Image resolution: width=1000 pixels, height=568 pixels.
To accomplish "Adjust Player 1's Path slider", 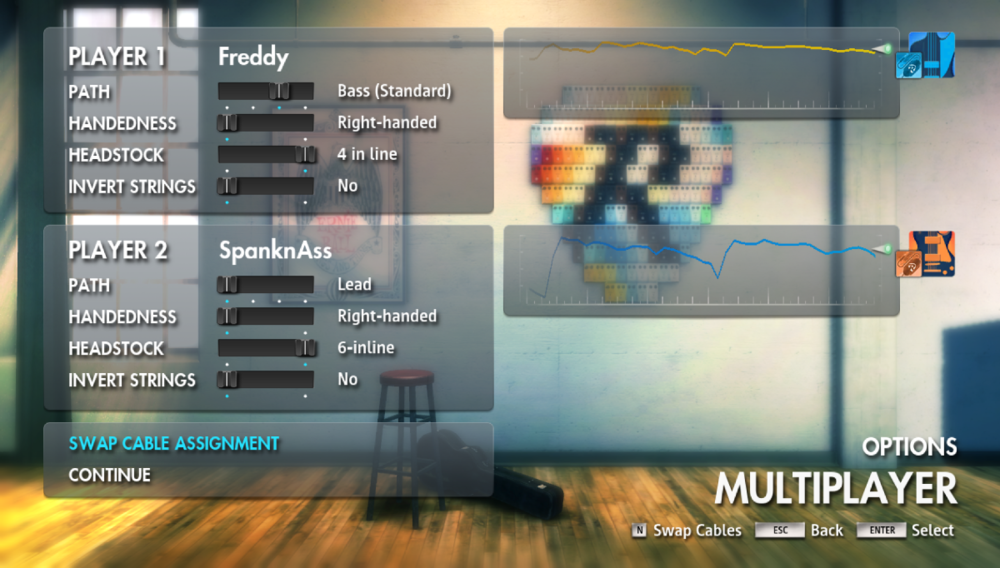I will pyautogui.click(x=266, y=92).
